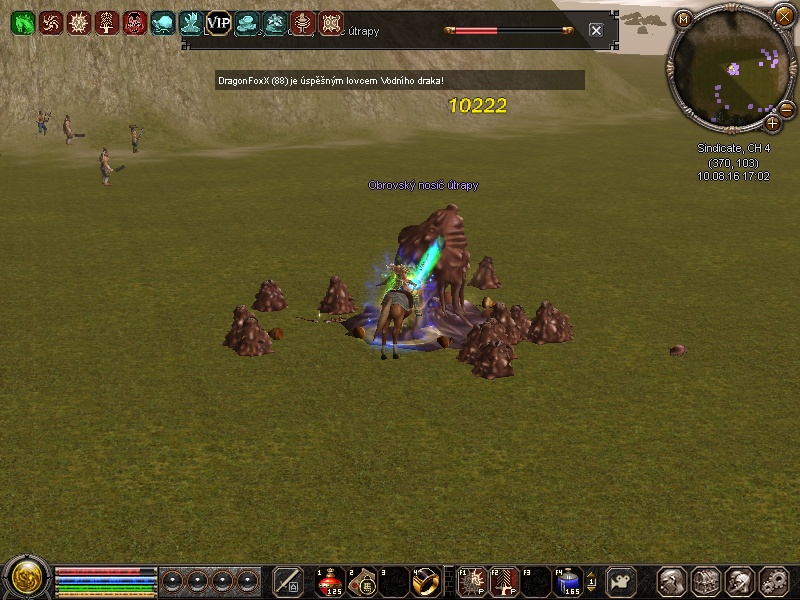Open the character window from the helmet button
Image resolution: width=800 pixels, height=600 pixels.
(x=673, y=581)
